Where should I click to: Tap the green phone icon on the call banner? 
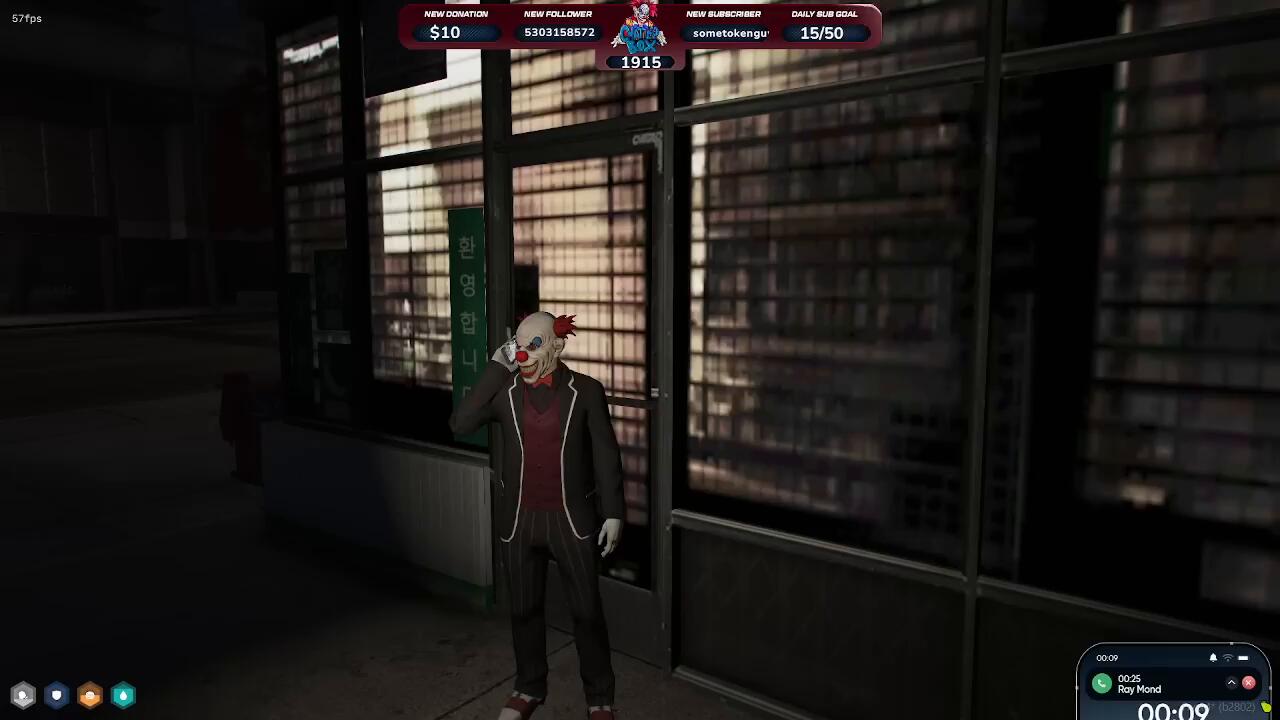coord(1101,684)
